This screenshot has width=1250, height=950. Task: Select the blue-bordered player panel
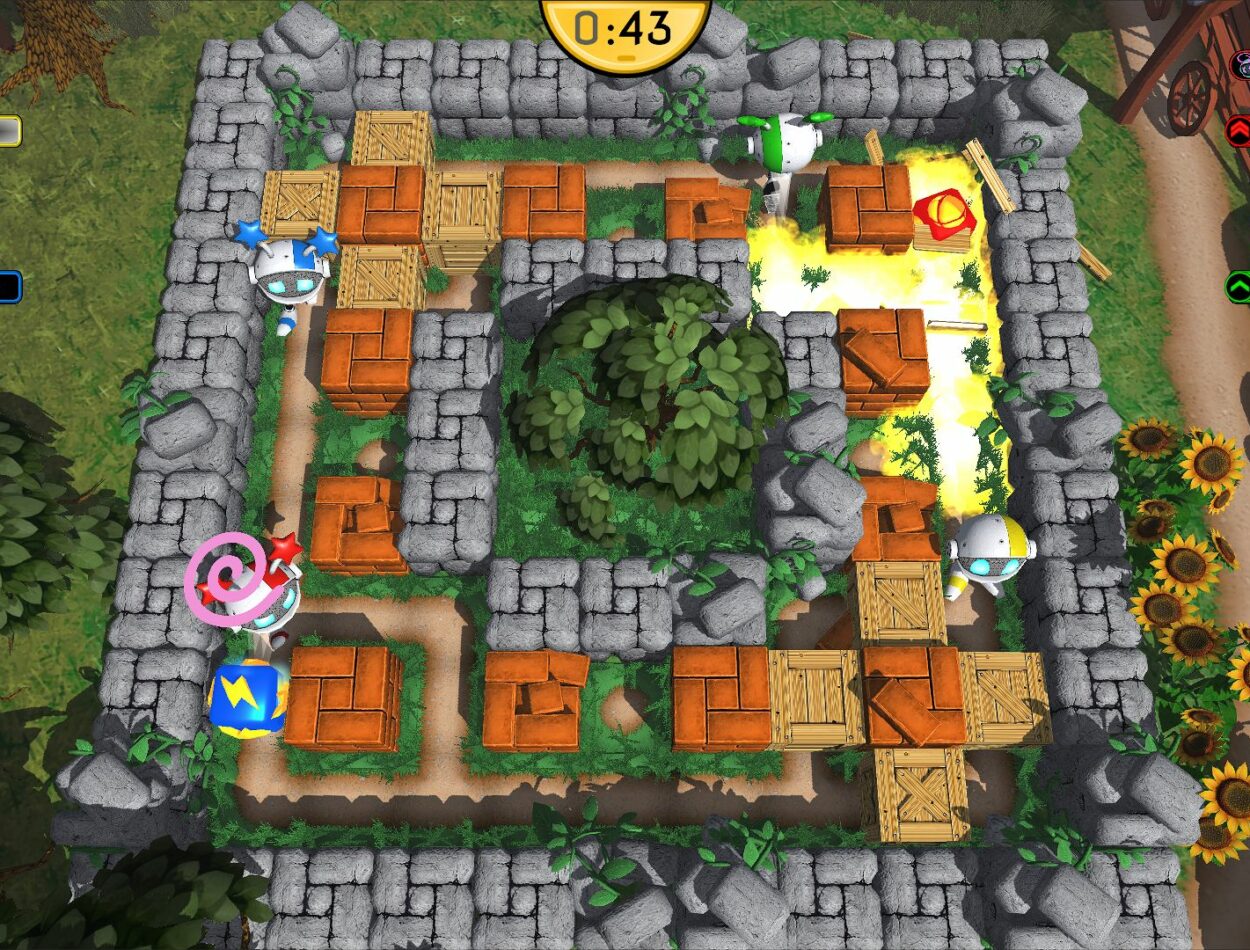[x=9, y=288]
